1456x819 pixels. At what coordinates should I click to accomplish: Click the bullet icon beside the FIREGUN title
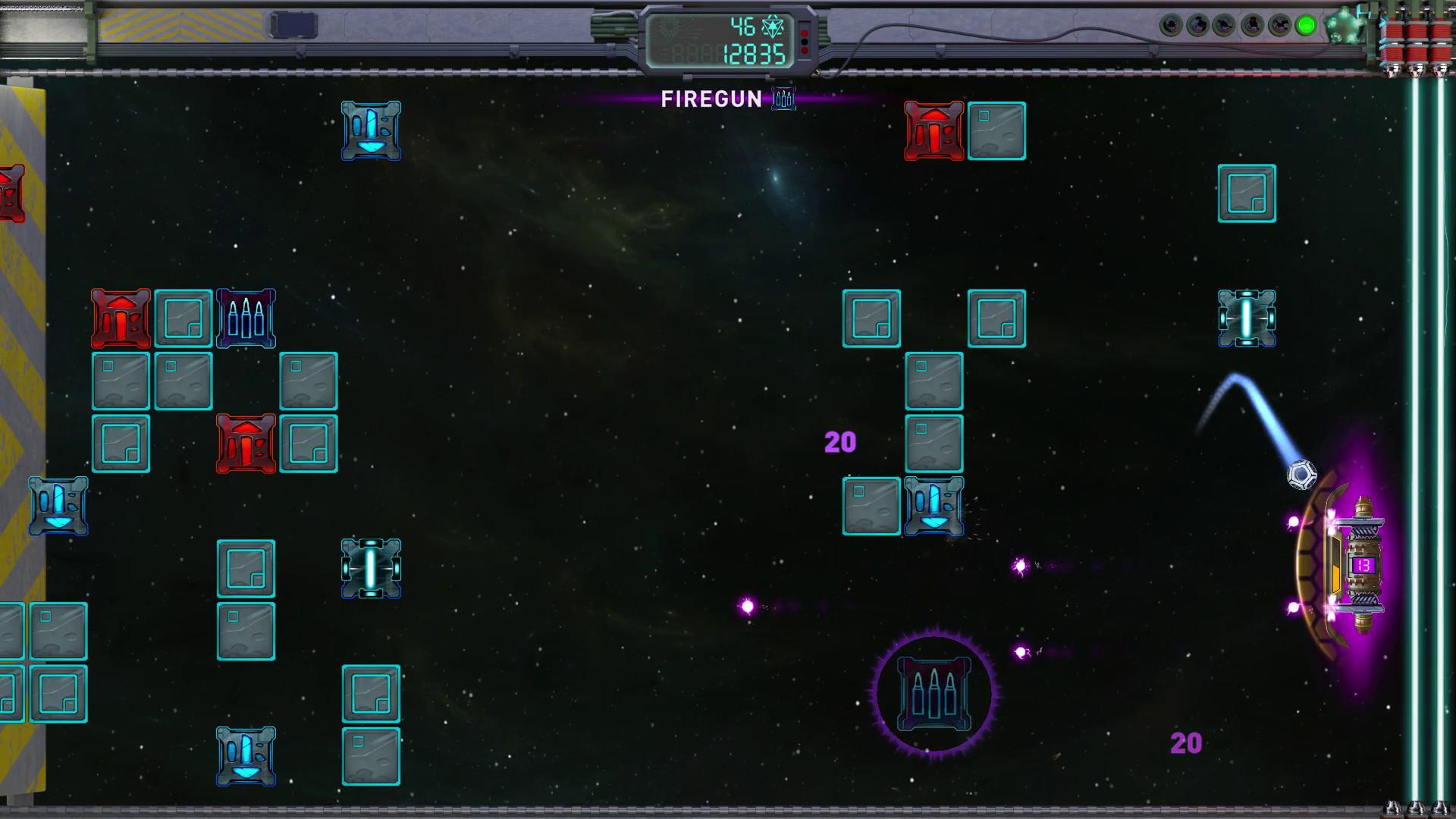[783, 99]
